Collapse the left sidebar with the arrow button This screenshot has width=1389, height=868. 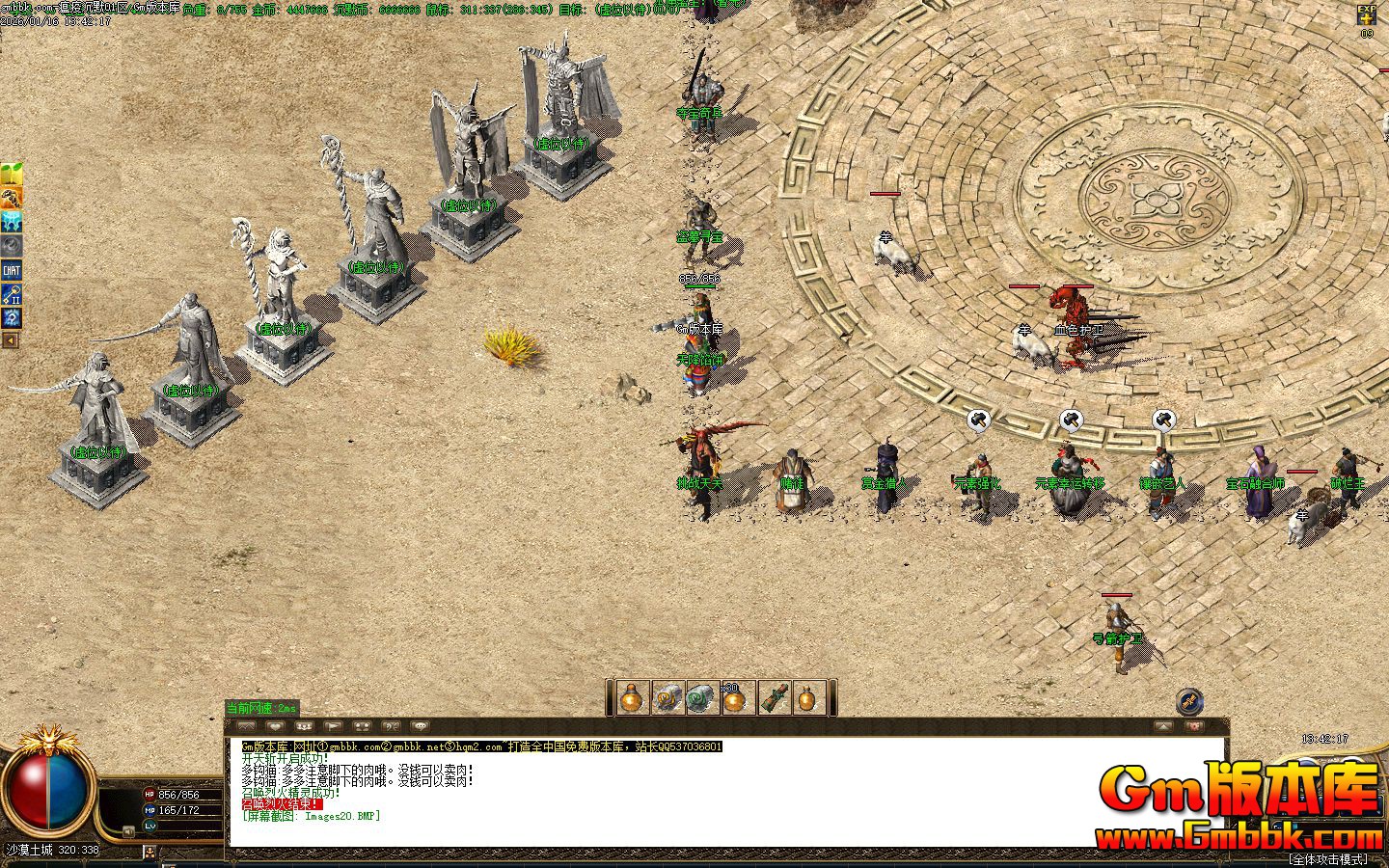tap(11, 340)
